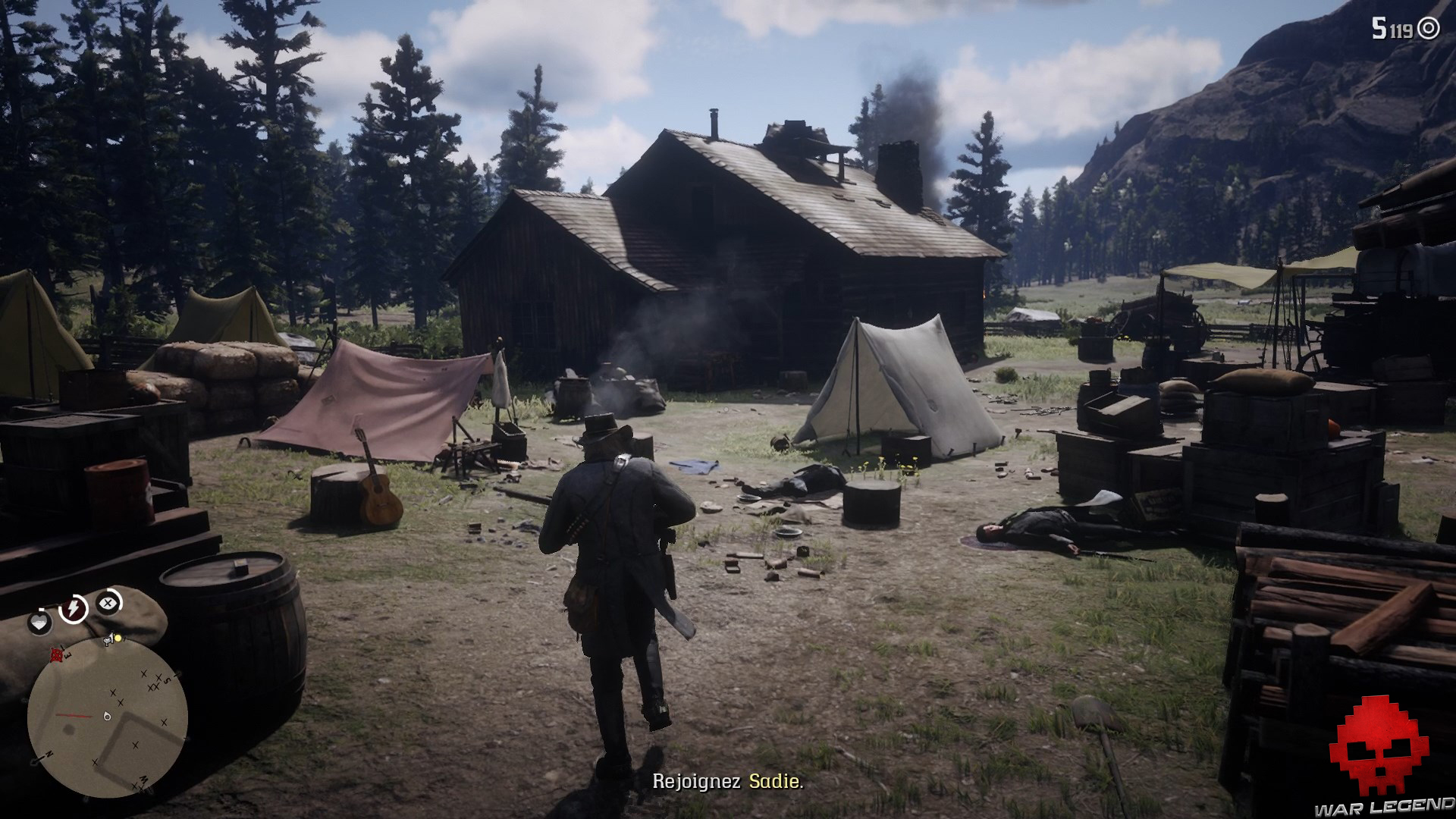1456x819 pixels.
Task: Click the stamina lightning bolt core
Action: [74, 607]
